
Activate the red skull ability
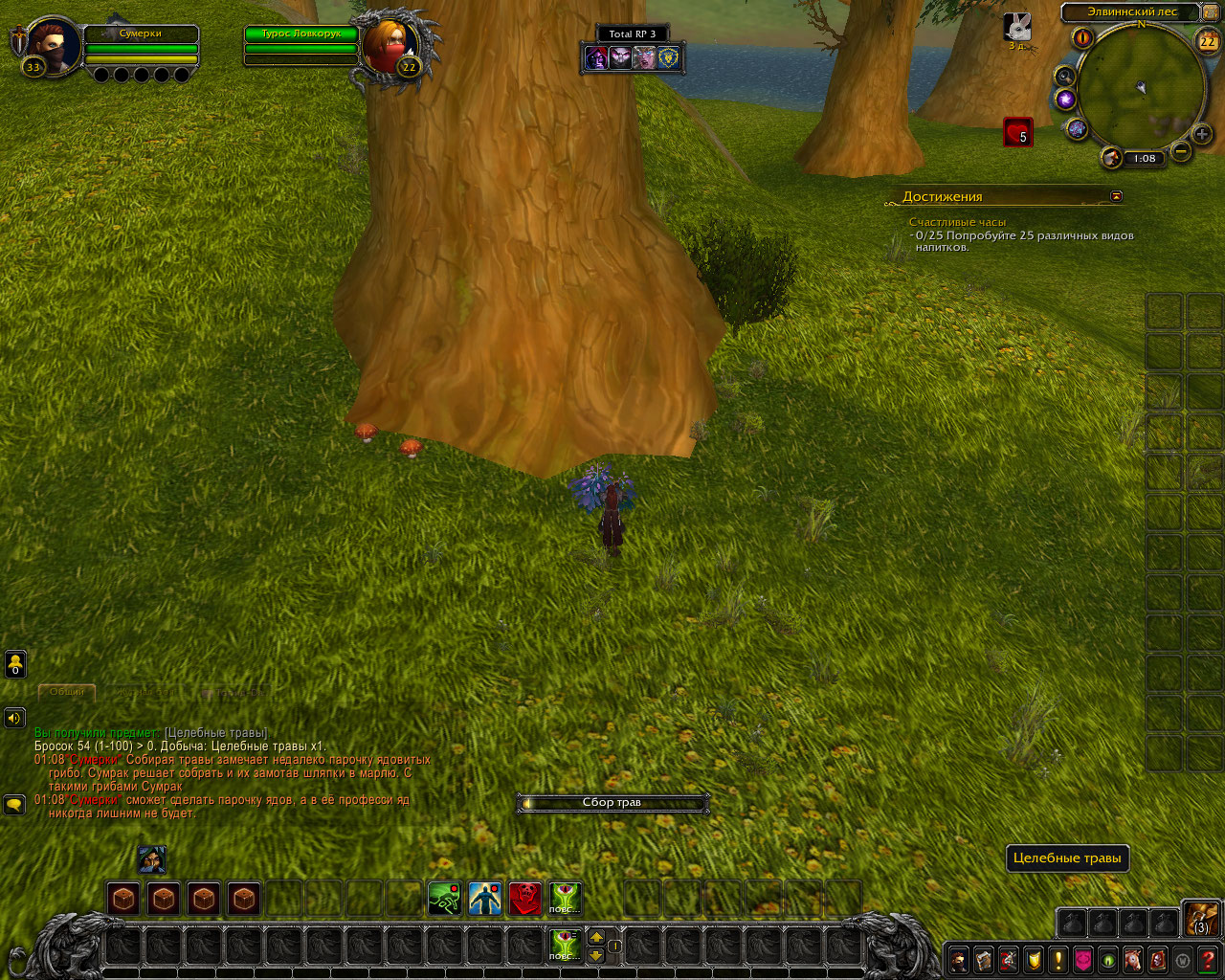524,899
